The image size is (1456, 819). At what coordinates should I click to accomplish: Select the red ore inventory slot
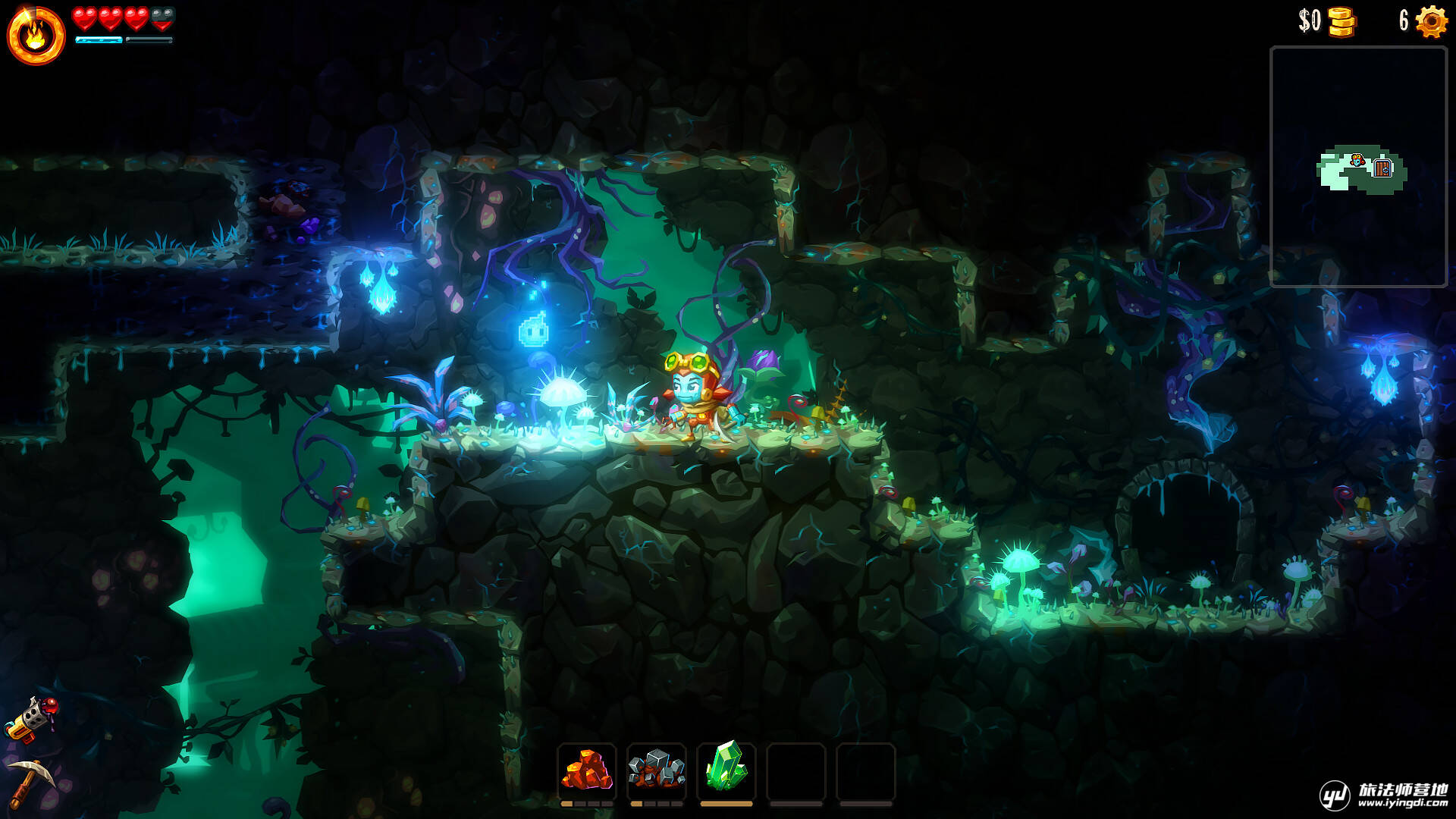pyautogui.click(x=586, y=770)
